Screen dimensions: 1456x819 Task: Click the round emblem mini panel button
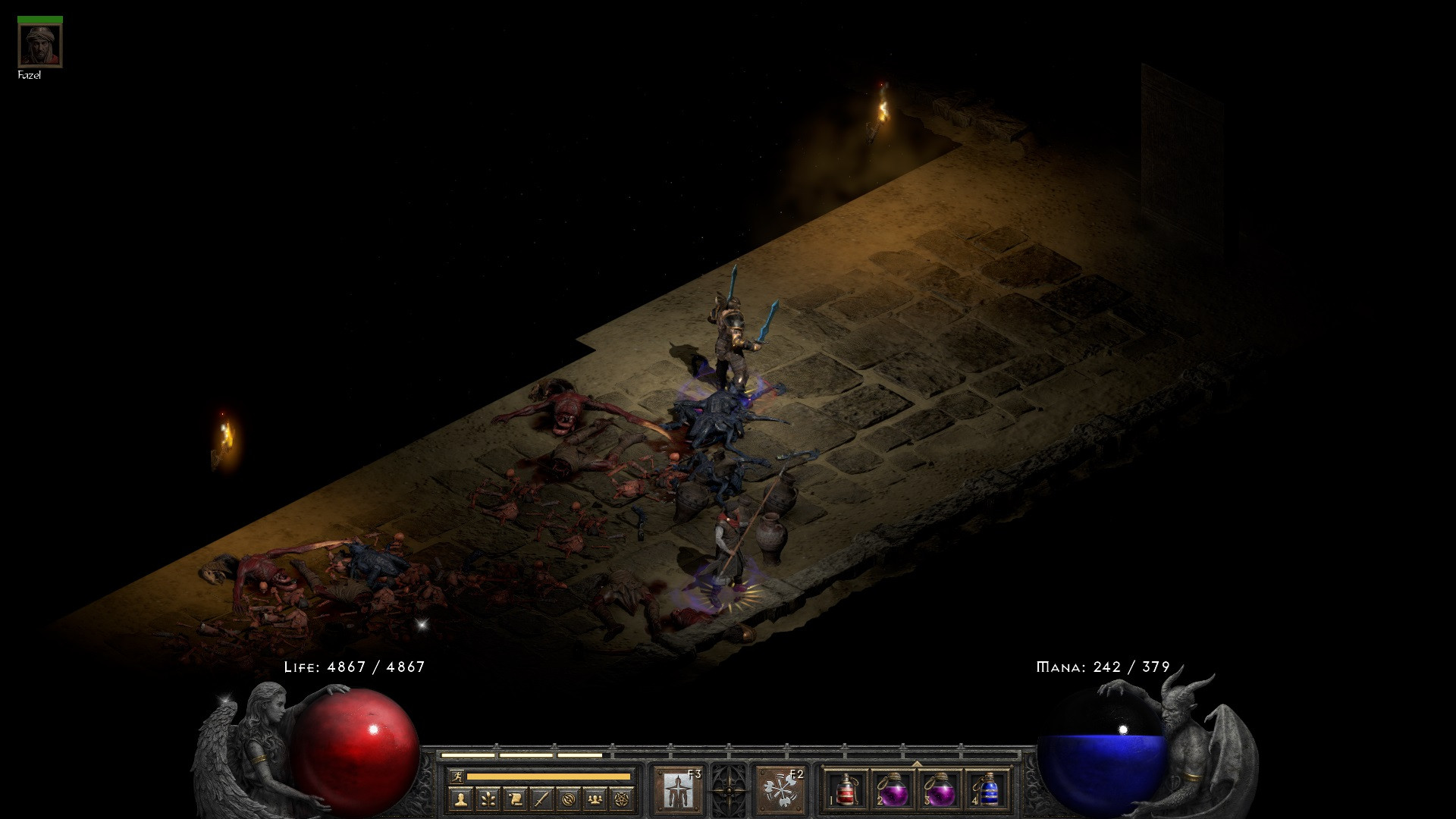tap(569, 799)
